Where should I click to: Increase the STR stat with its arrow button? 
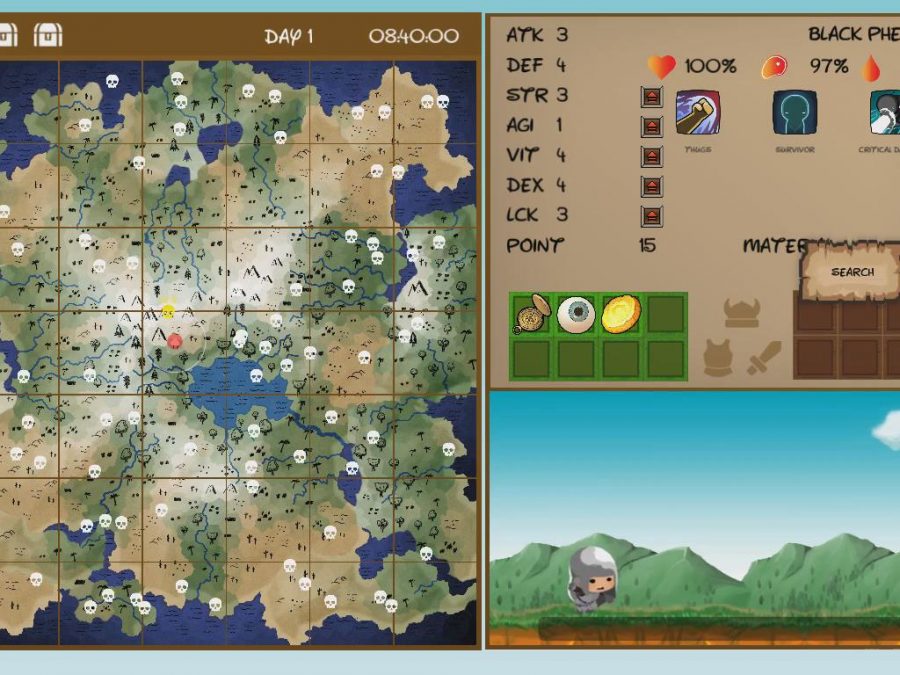tap(652, 97)
